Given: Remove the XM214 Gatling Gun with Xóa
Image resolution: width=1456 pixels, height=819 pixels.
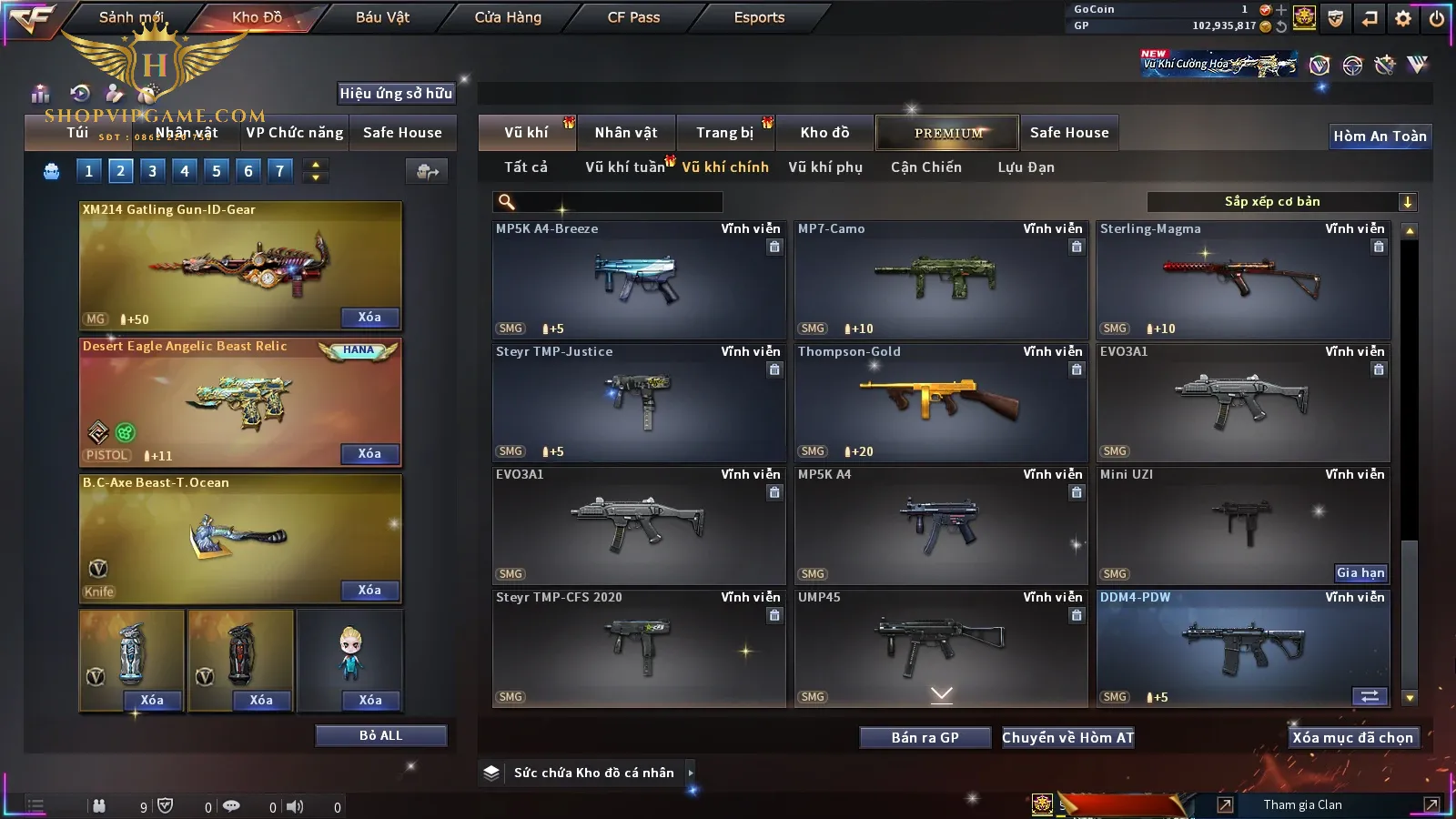Looking at the screenshot, I should (x=369, y=318).
